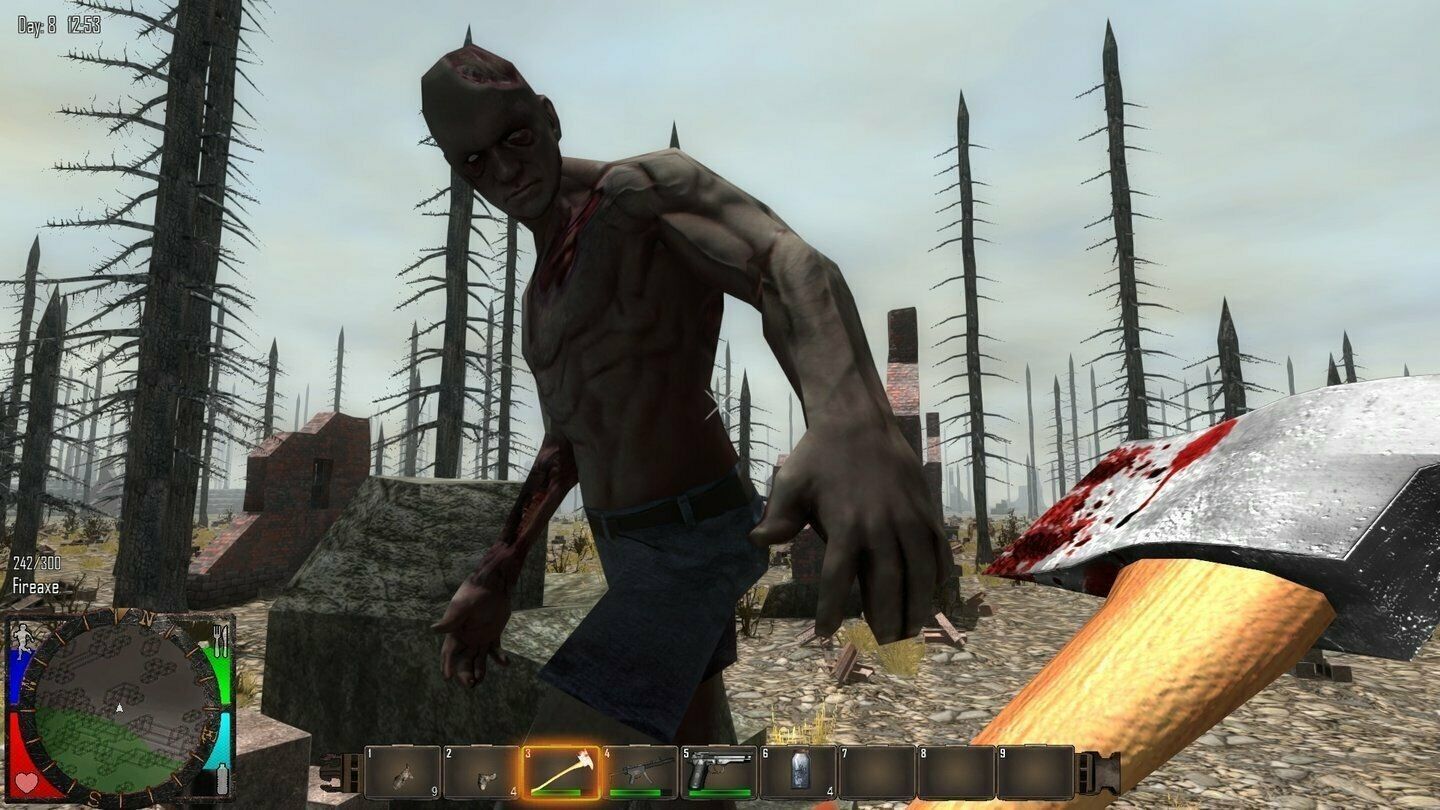Pick the slot 1 item stack of nine
1440x810 pixels.
click(x=402, y=772)
